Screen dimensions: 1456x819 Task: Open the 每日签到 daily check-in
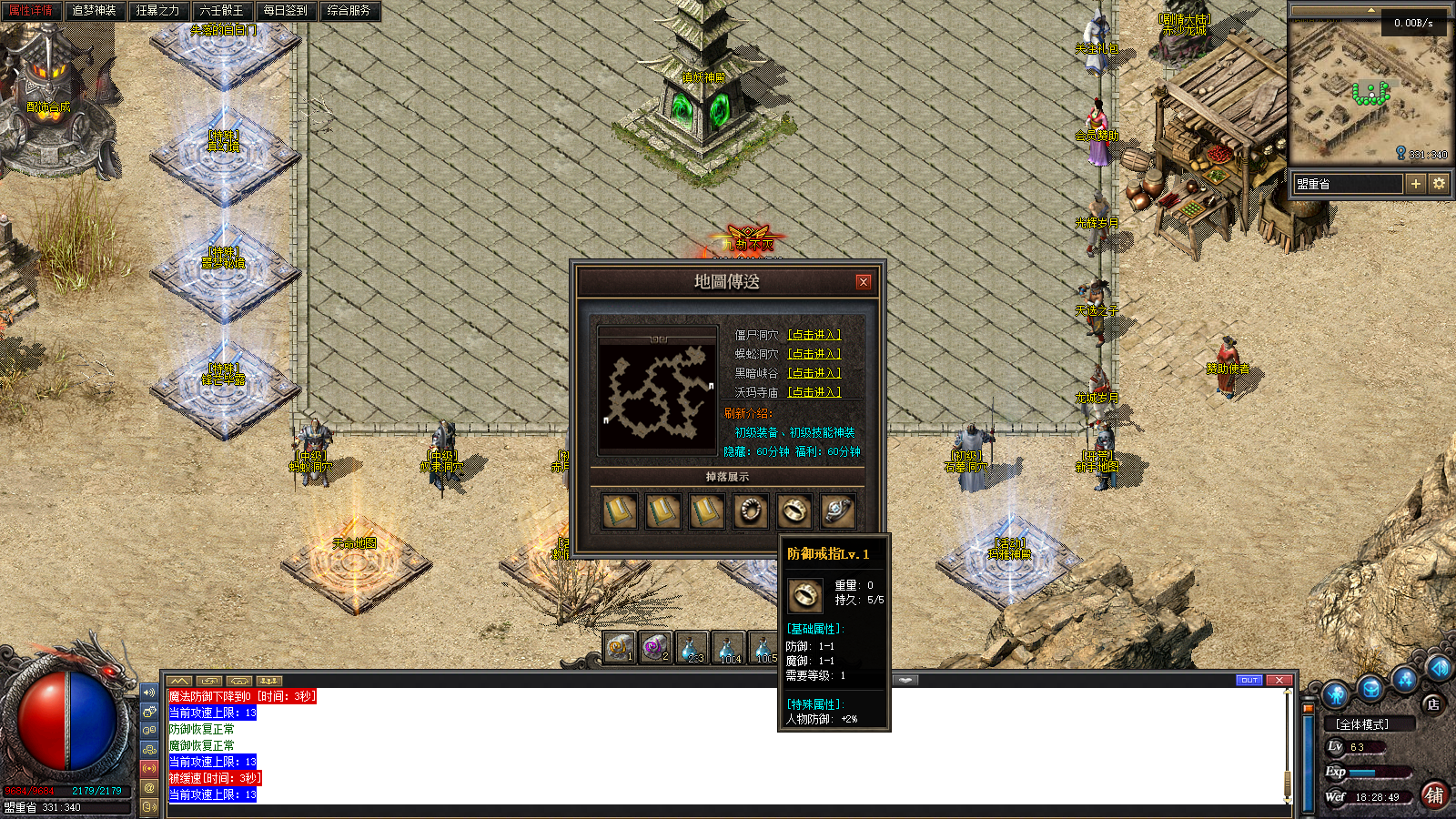pyautogui.click(x=285, y=11)
